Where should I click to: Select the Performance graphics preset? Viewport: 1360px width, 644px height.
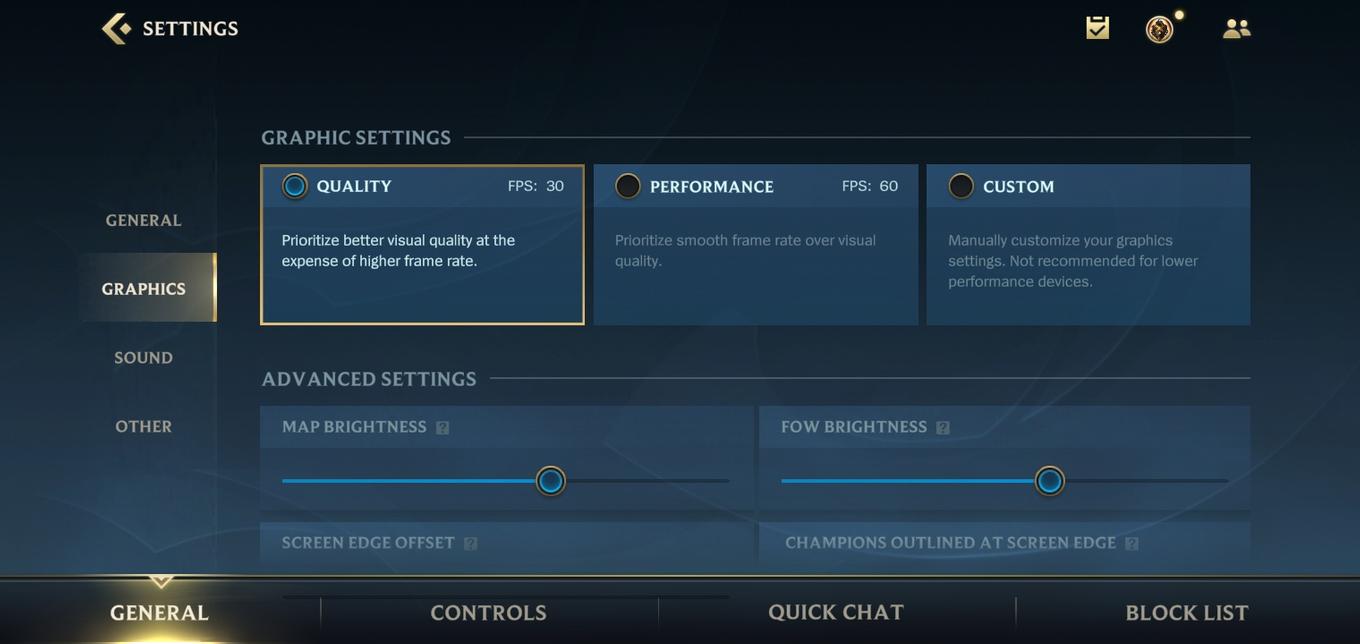tap(628, 186)
